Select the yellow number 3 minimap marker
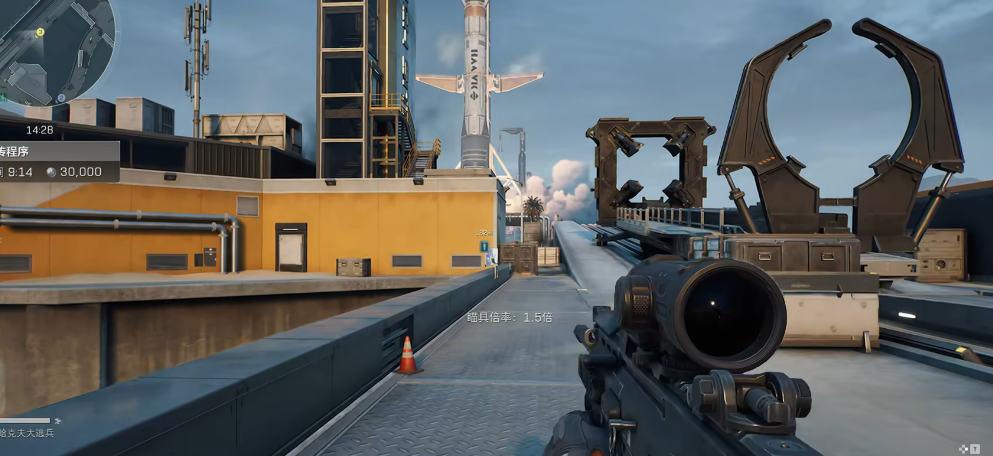 [x=40, y=32]
